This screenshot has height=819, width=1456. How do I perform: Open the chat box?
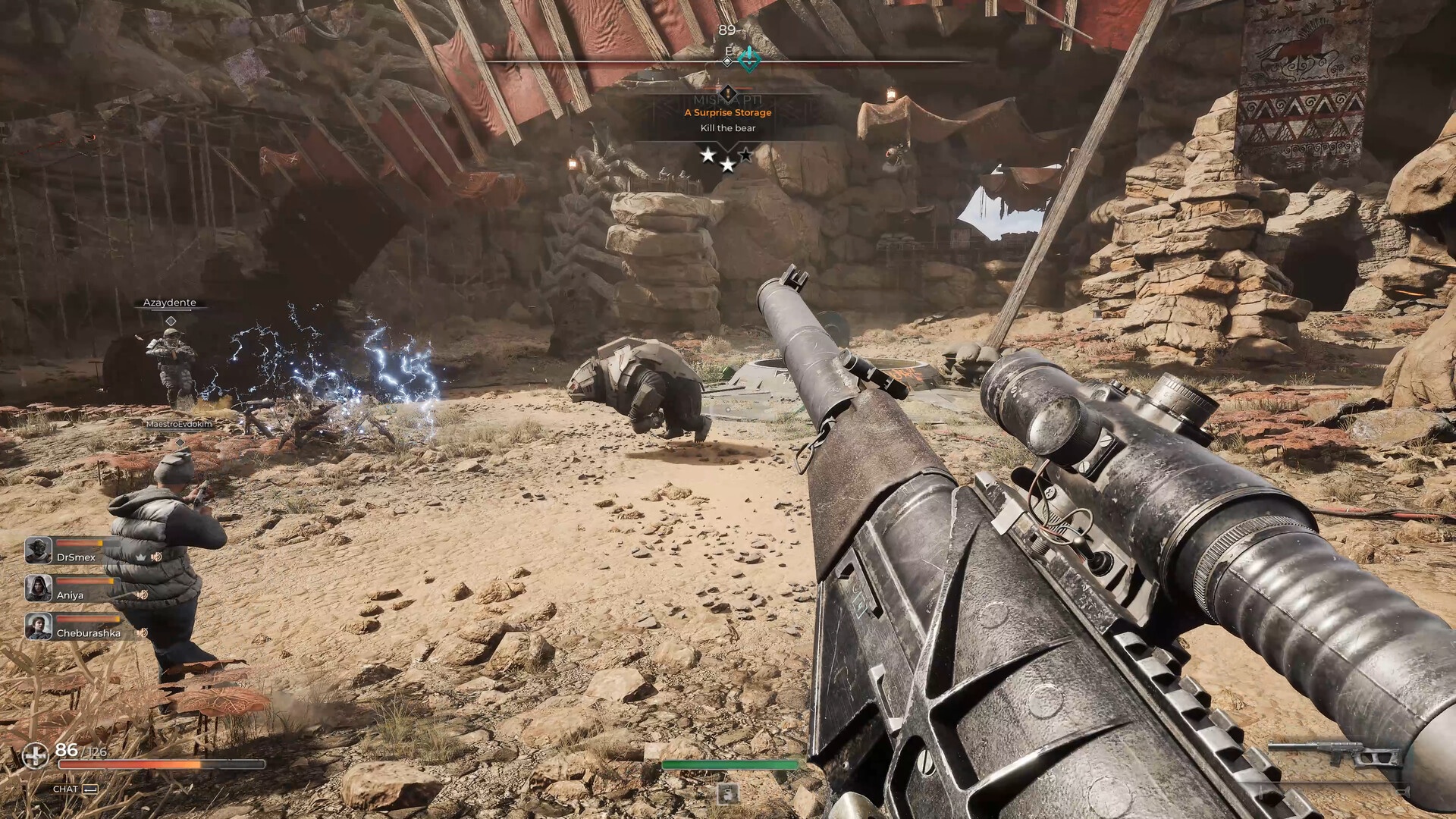tap(75, 789)
